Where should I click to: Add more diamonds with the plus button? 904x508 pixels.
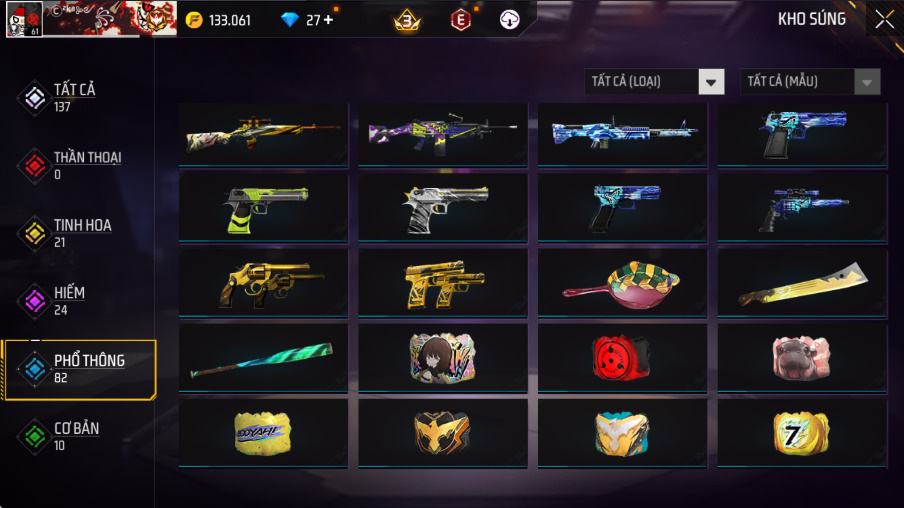(x=328, y=20)
